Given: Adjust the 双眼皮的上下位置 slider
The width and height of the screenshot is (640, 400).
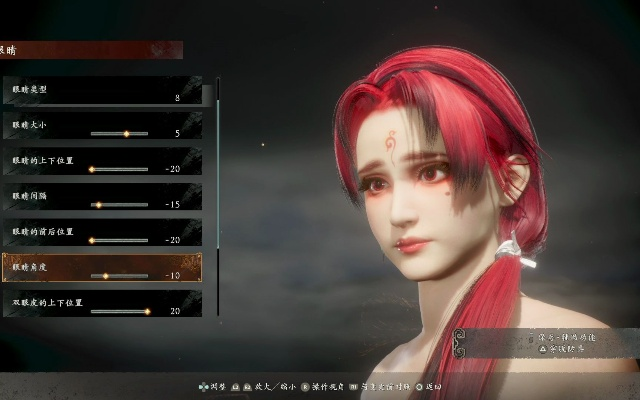Looking at the screenshot, I should point(119,311).
